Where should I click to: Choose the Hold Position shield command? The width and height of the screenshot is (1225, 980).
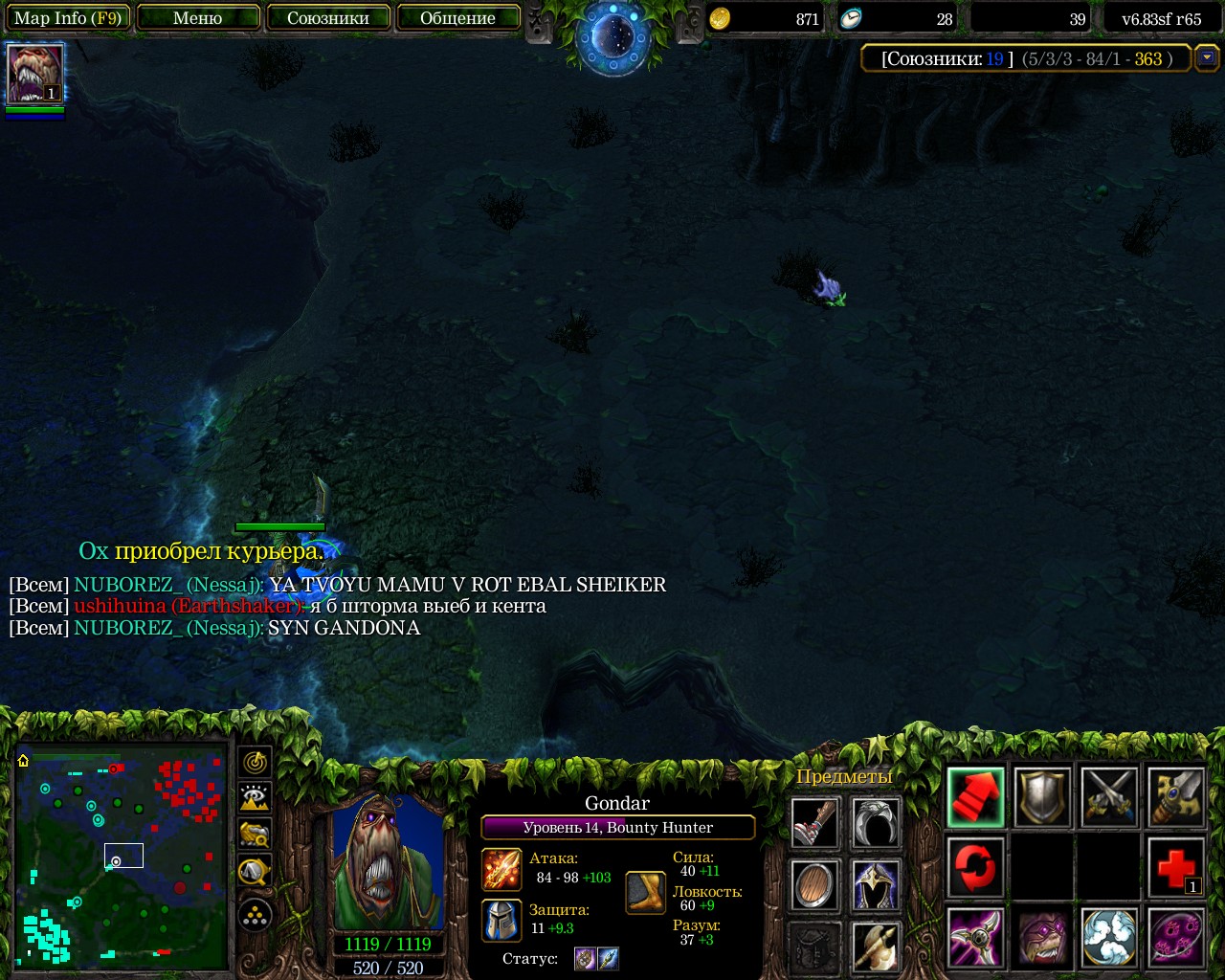coord(1042,797)
